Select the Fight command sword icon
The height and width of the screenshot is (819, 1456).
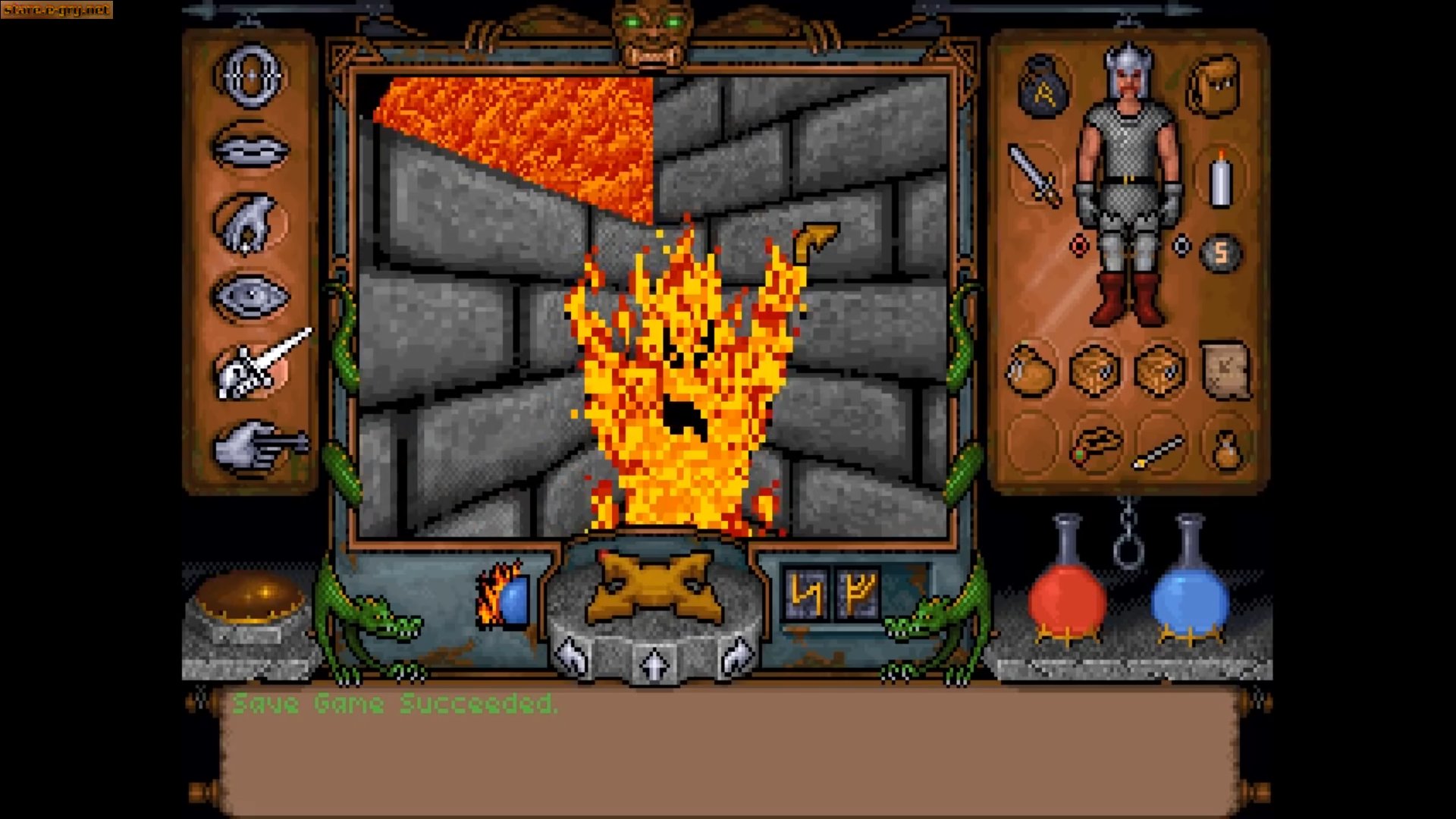[253, 369]
